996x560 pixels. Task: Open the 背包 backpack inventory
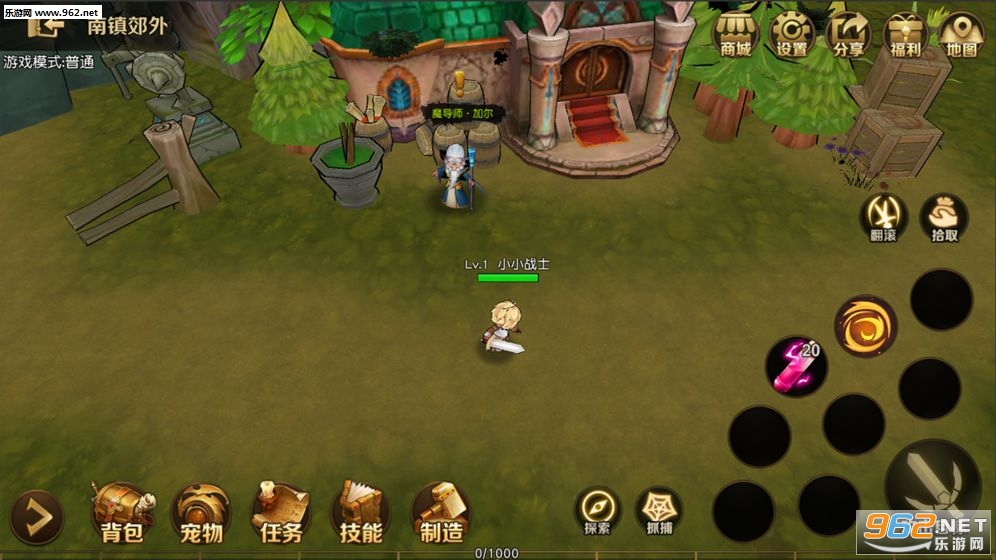[123, 514]
